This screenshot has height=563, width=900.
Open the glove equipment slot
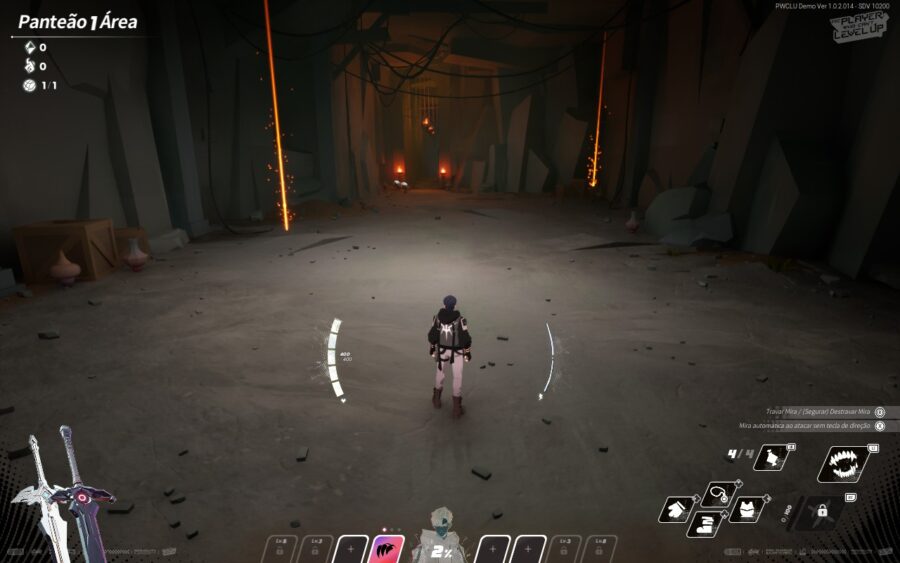coord(677,509)
